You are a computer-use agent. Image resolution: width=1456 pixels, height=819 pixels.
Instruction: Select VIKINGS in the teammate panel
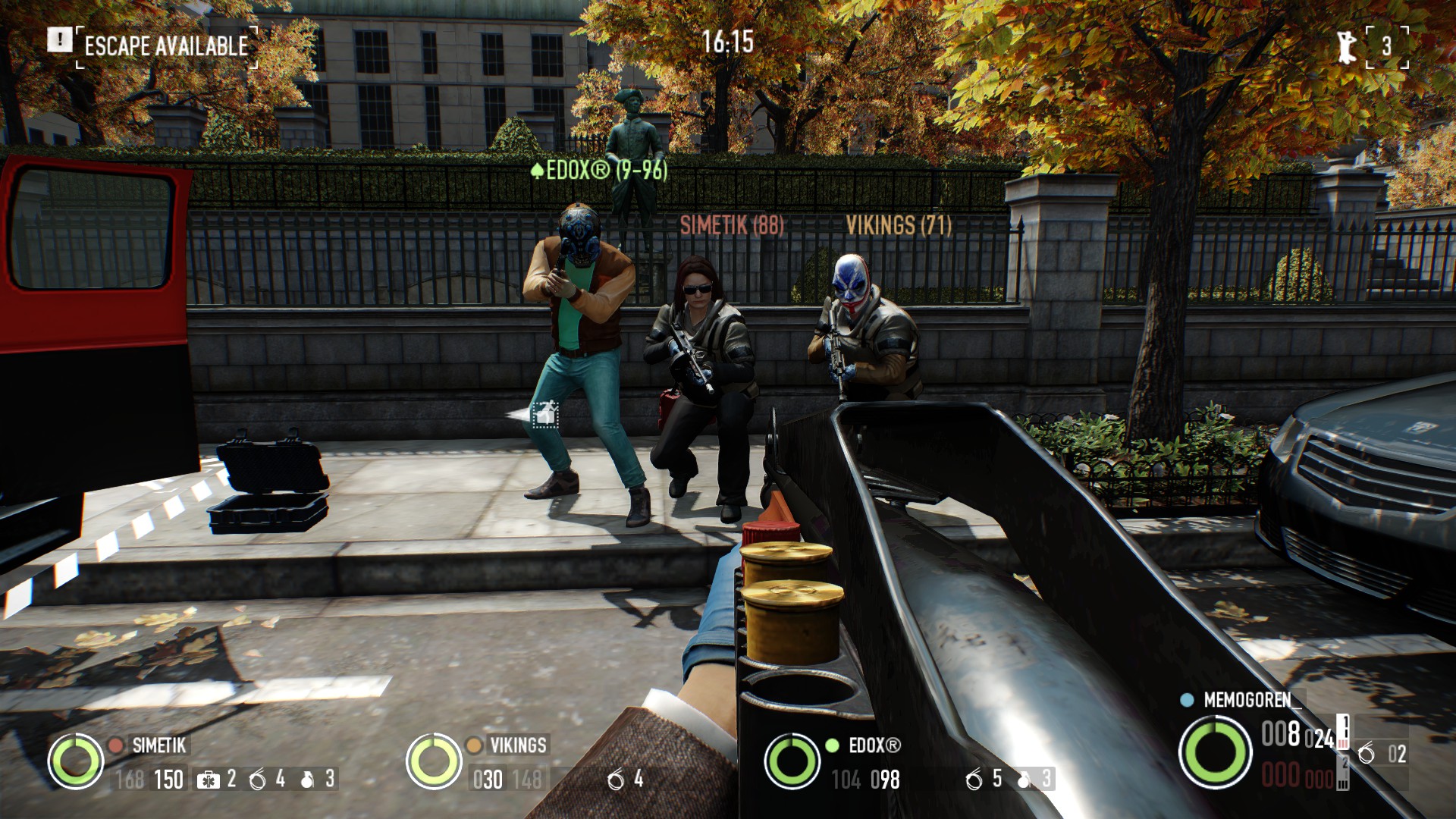[517, 745]
